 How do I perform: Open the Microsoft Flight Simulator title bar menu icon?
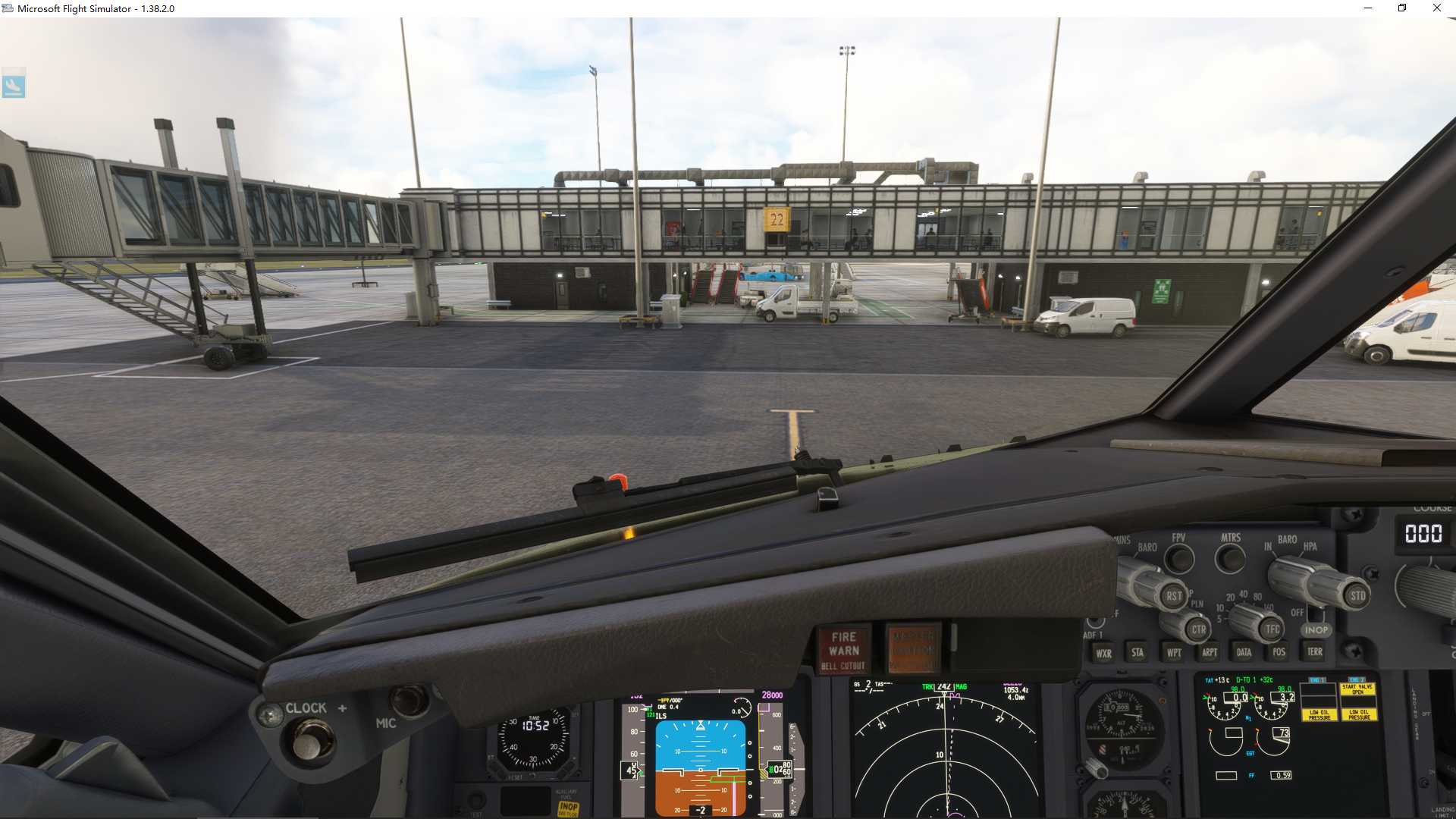8,8
